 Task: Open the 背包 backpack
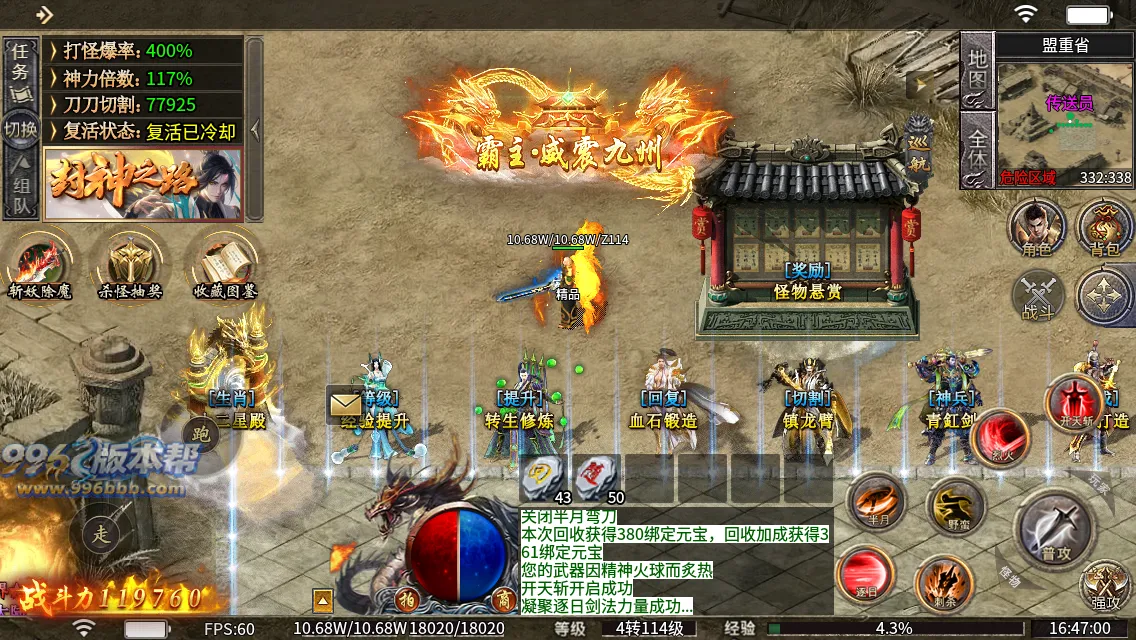click(x=1105, y=227)
